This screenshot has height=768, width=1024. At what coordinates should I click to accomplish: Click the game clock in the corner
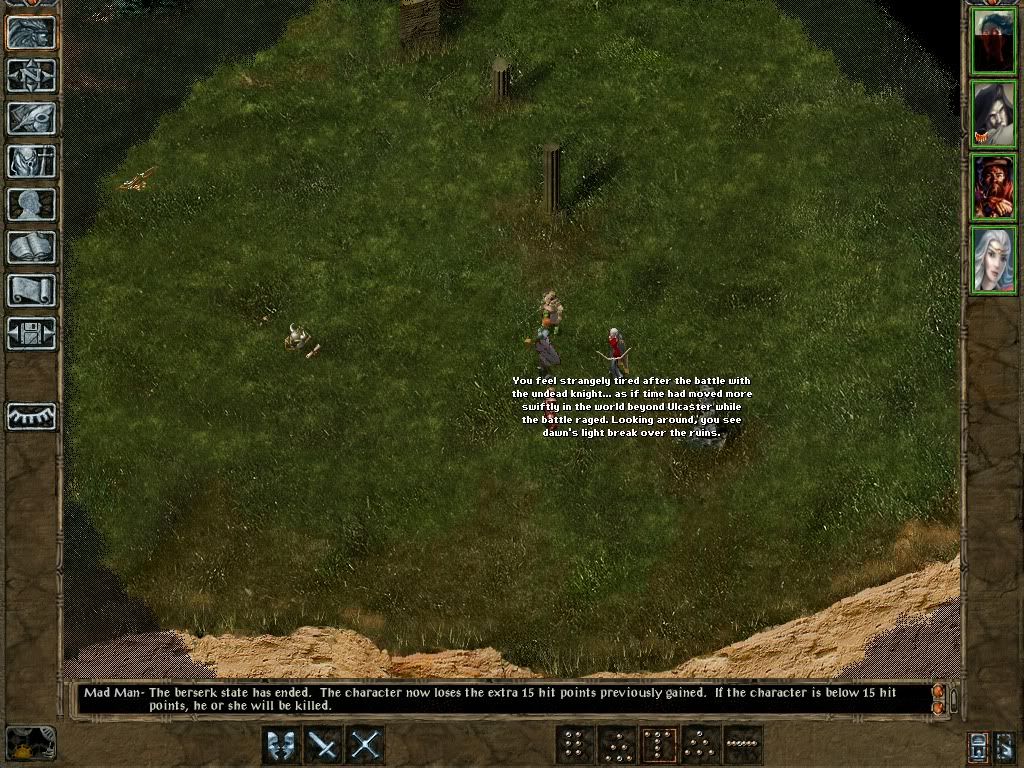pyautogui.click(x=31, y=743)
